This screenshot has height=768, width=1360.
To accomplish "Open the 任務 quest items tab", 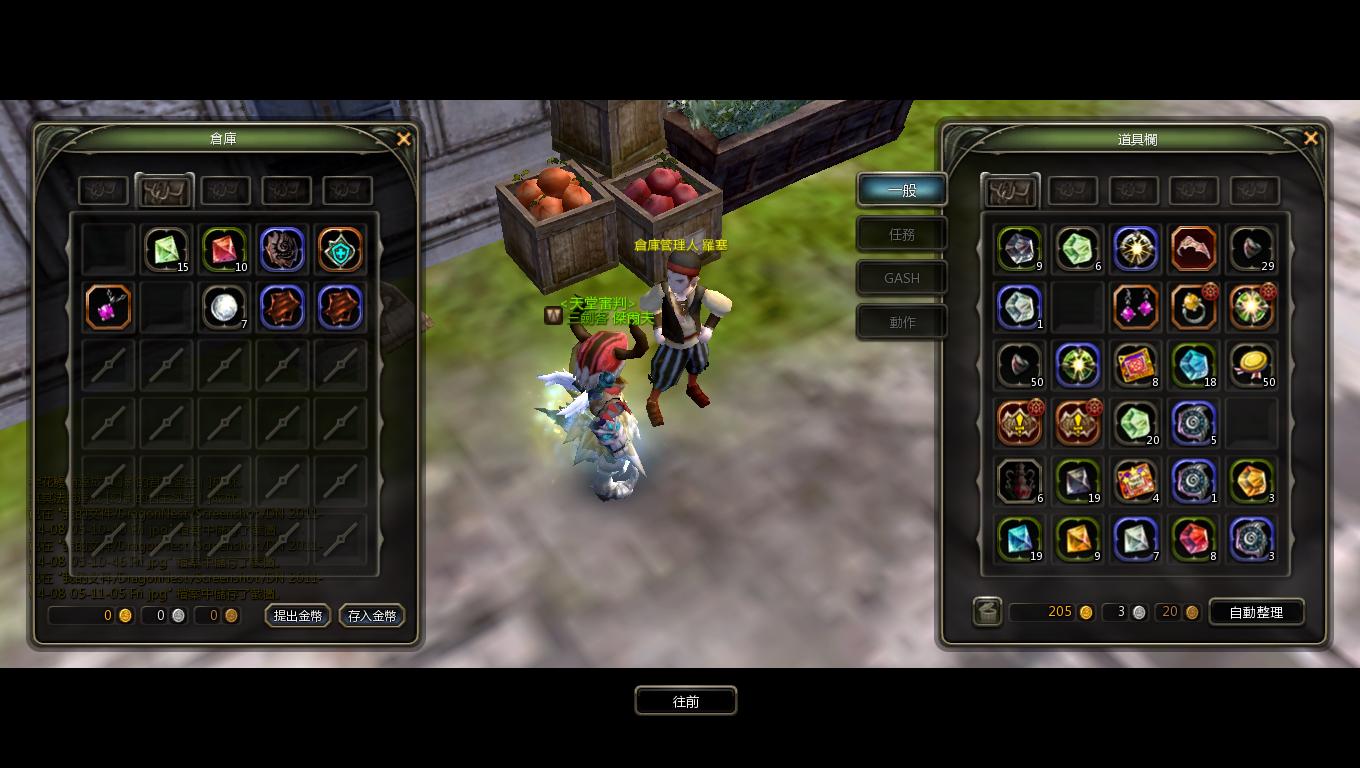I will tap(902, 234).
